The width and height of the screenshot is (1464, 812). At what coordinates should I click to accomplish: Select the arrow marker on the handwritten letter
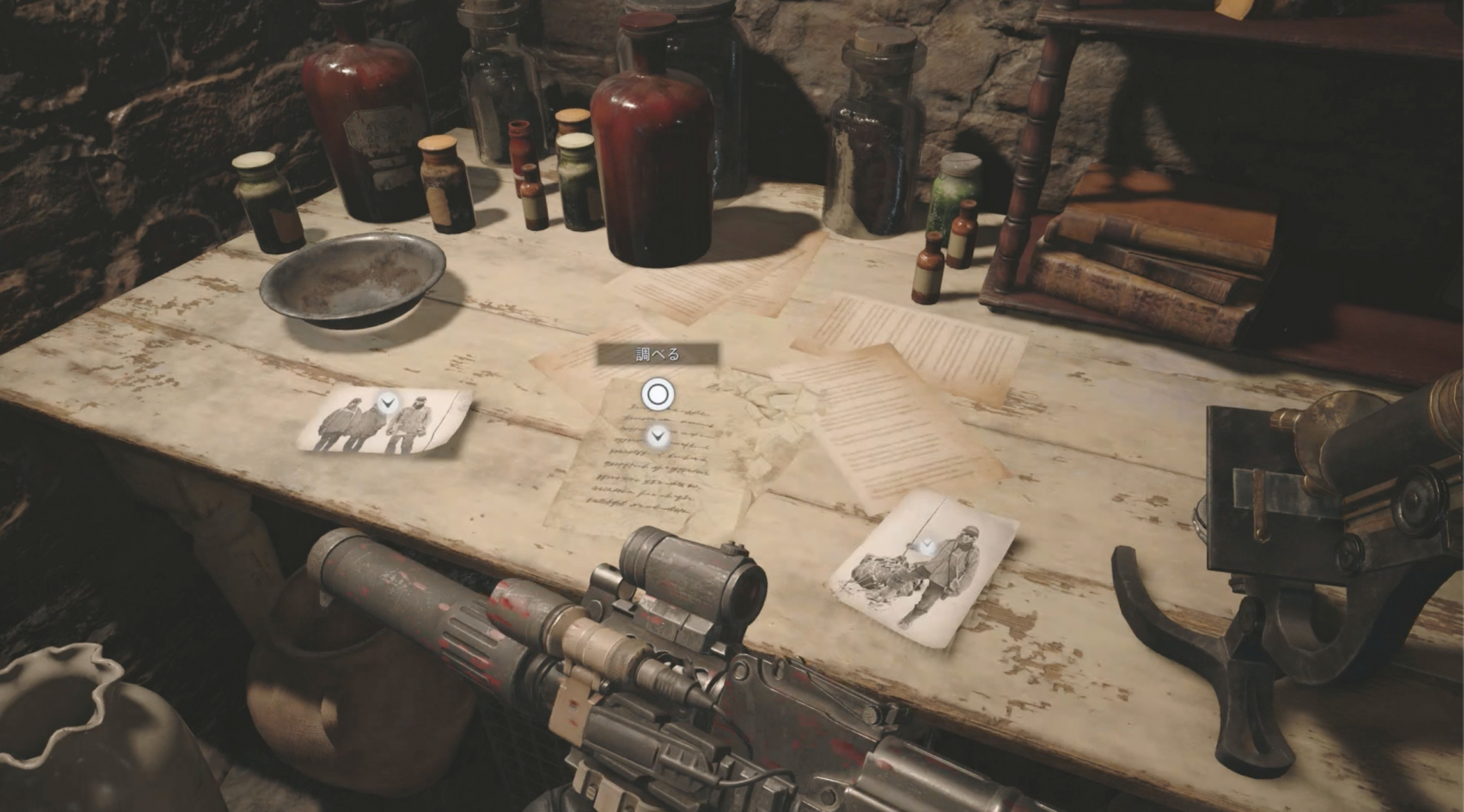click(x=657, y=437)
